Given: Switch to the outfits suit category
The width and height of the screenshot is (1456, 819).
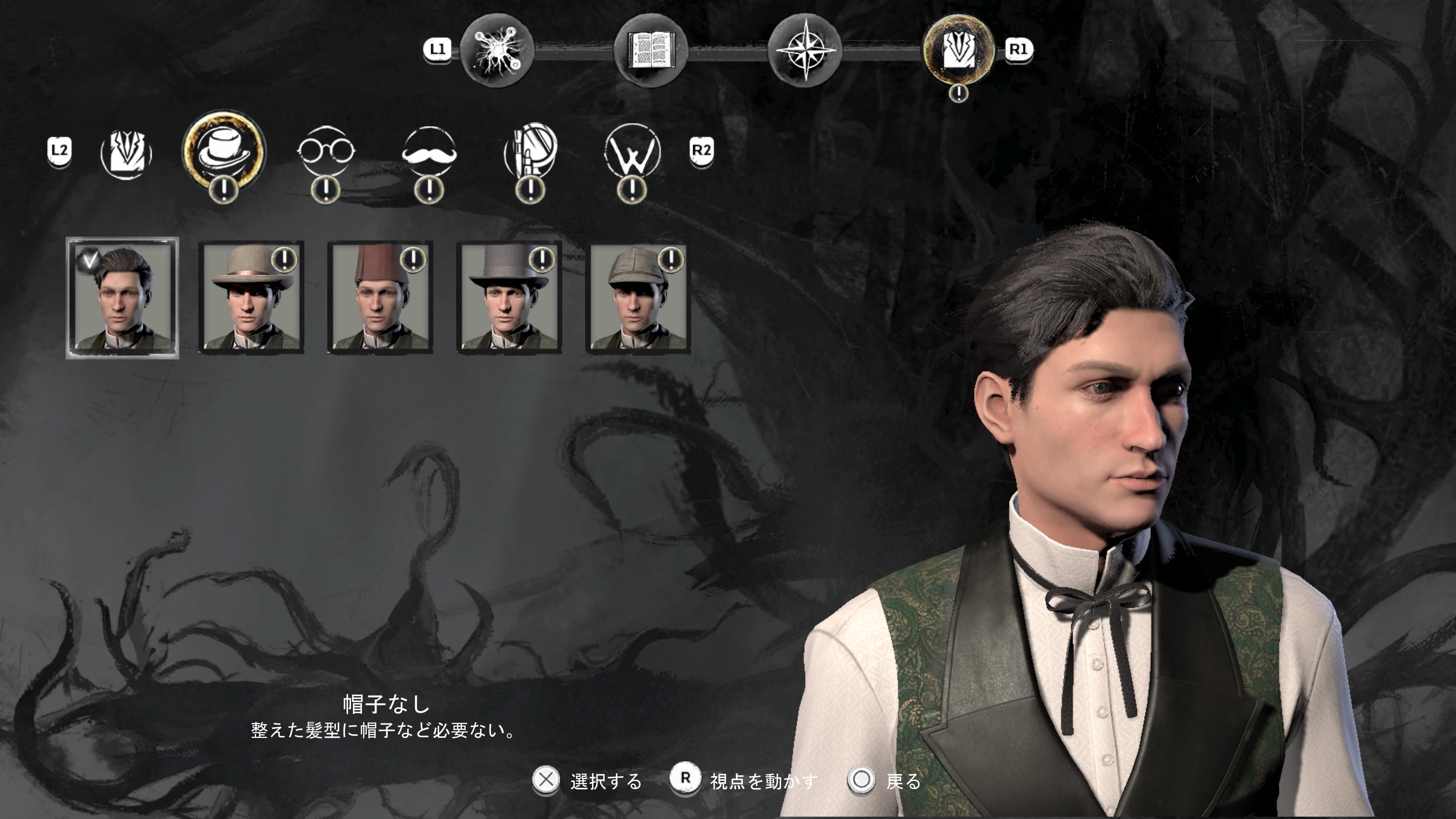Looking at the screenshot, I should [126, 152].
